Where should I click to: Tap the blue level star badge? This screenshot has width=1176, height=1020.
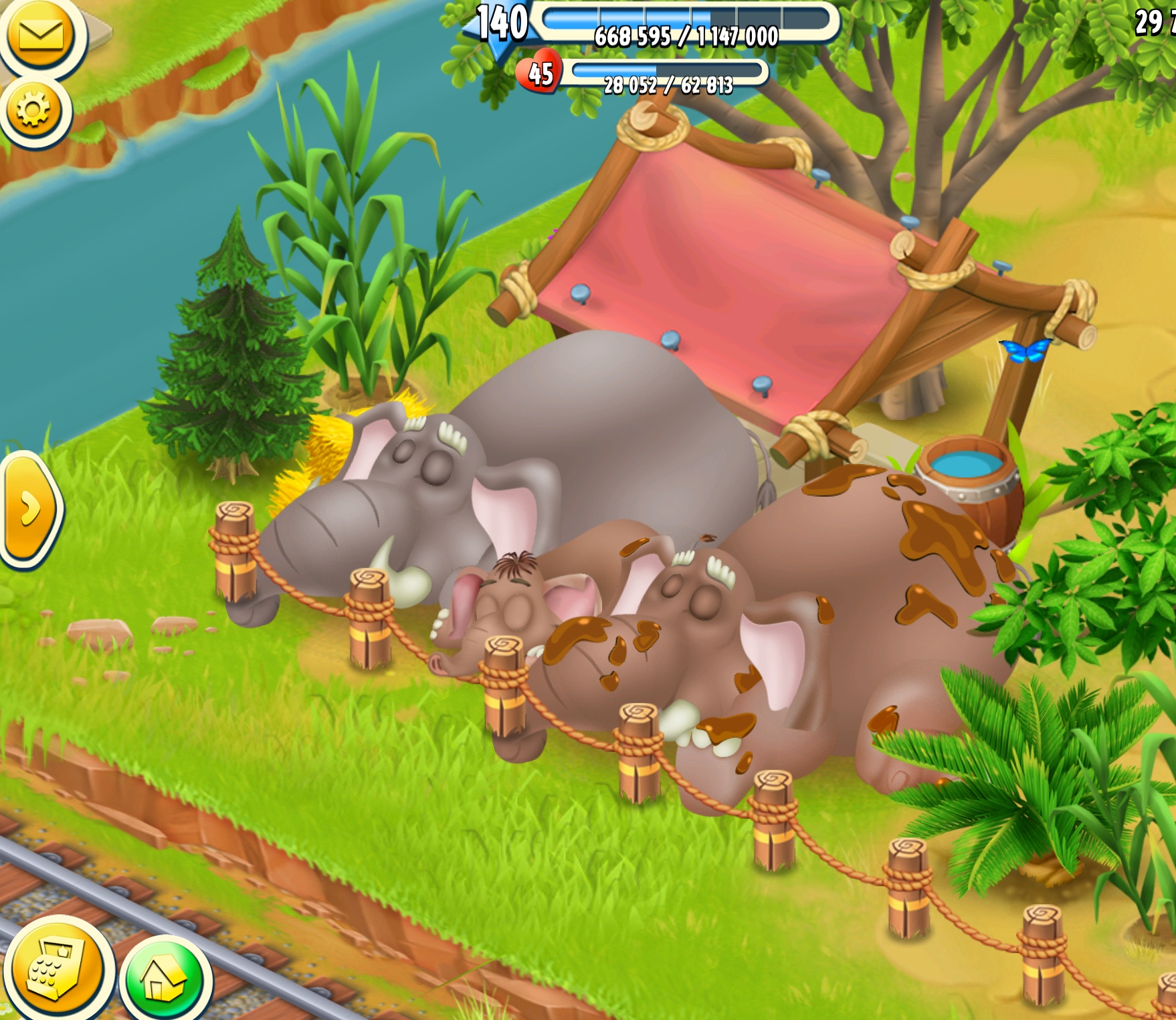[x=502, y=25]
